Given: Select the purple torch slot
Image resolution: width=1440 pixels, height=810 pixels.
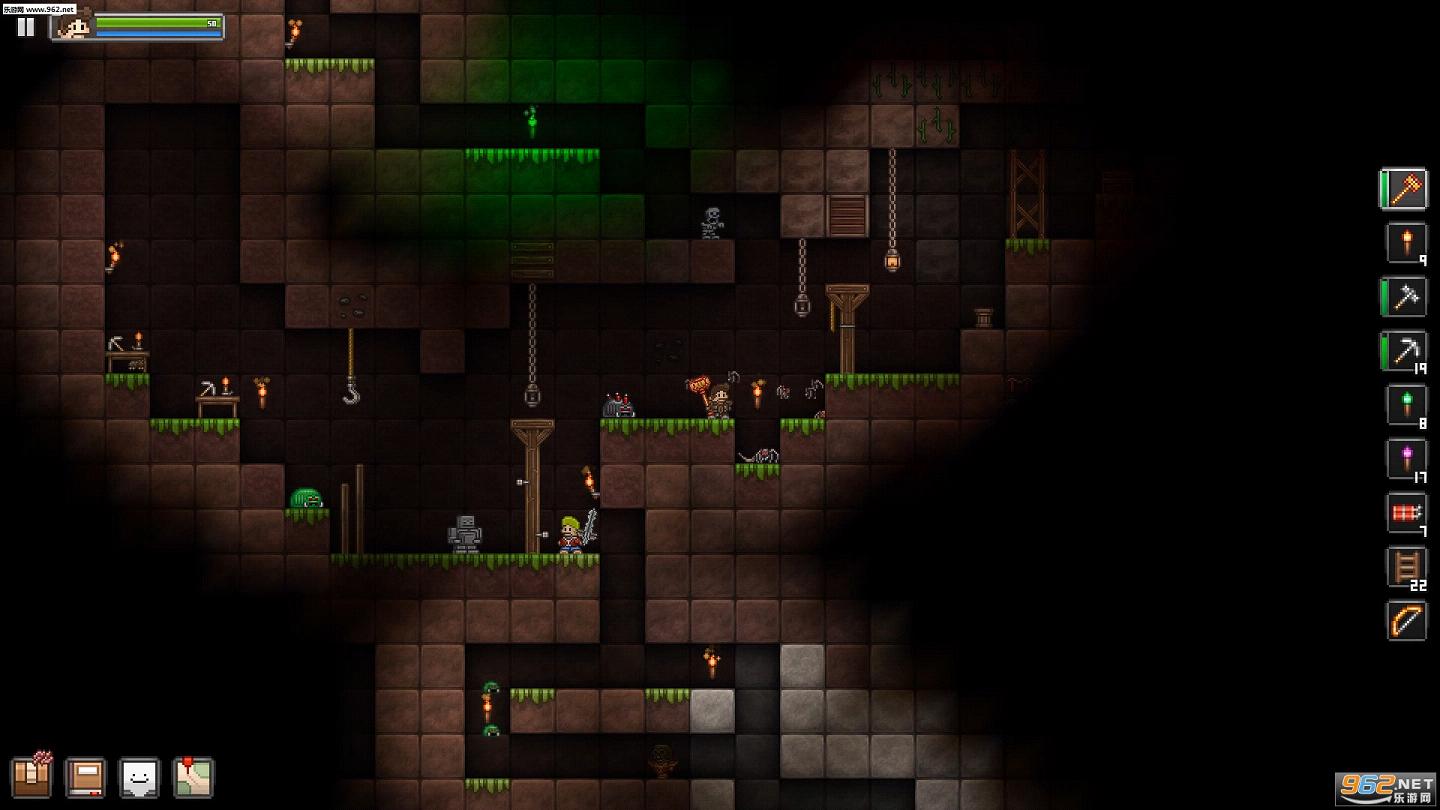Looking at the screenshot, I should [1406, 459].
